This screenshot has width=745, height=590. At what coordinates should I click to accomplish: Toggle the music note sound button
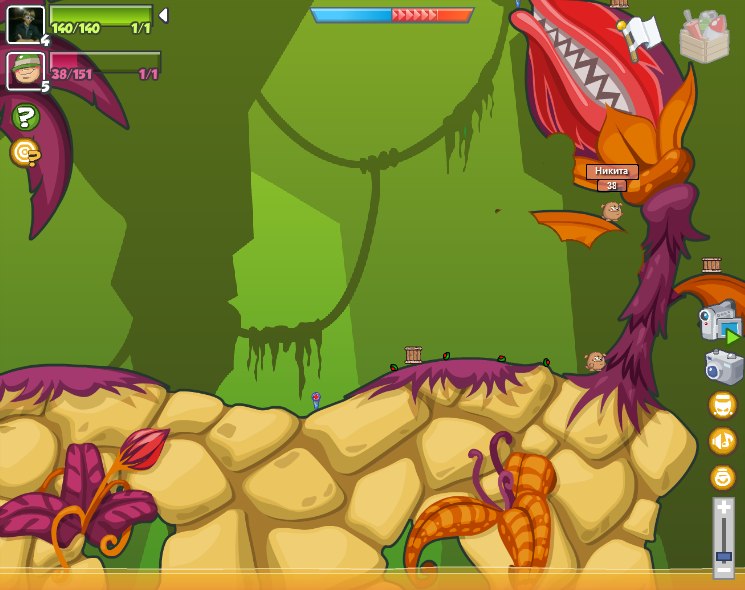click(x=722, y=440)
